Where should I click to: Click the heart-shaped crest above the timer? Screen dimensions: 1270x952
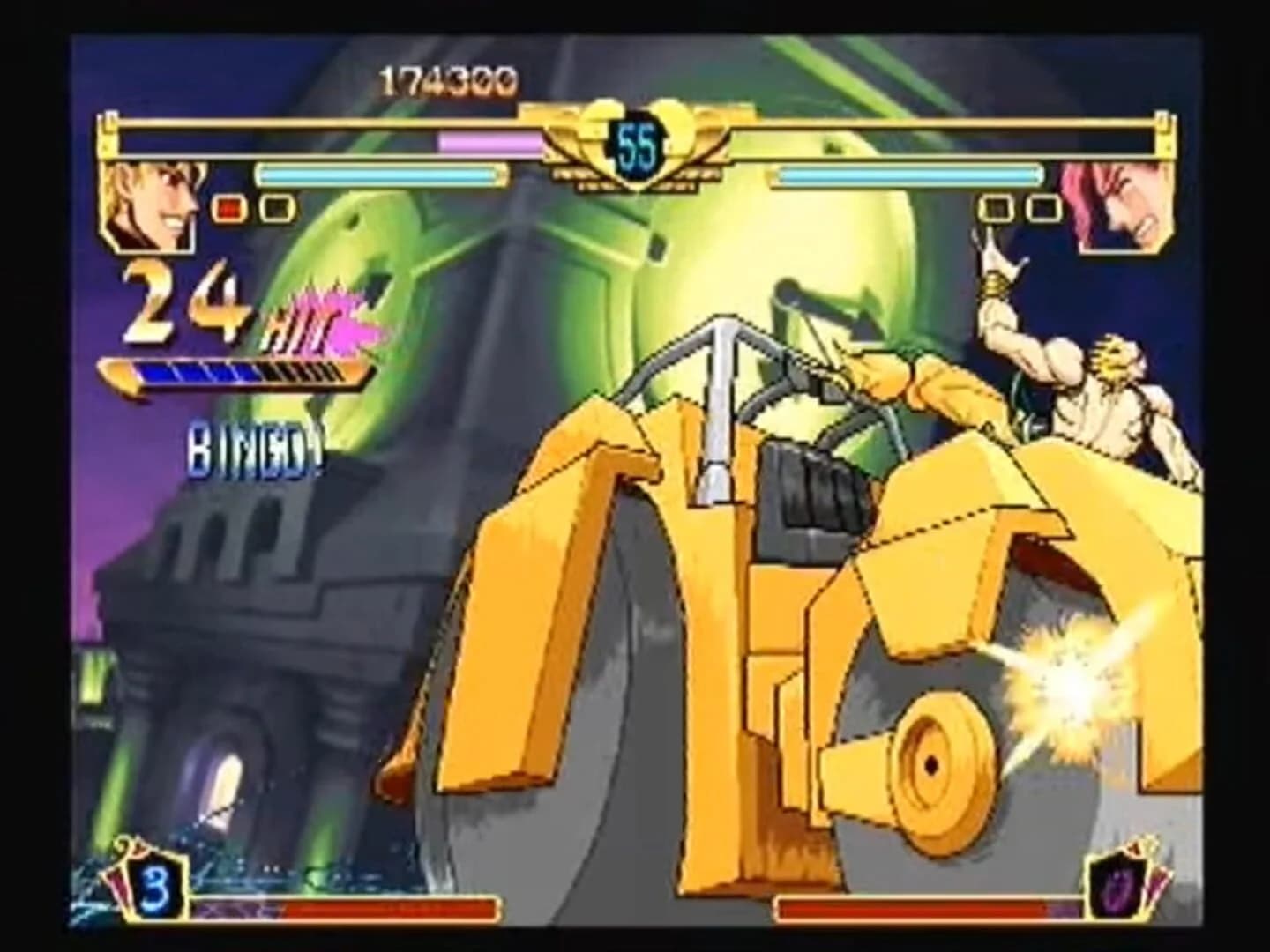(637, 115)
